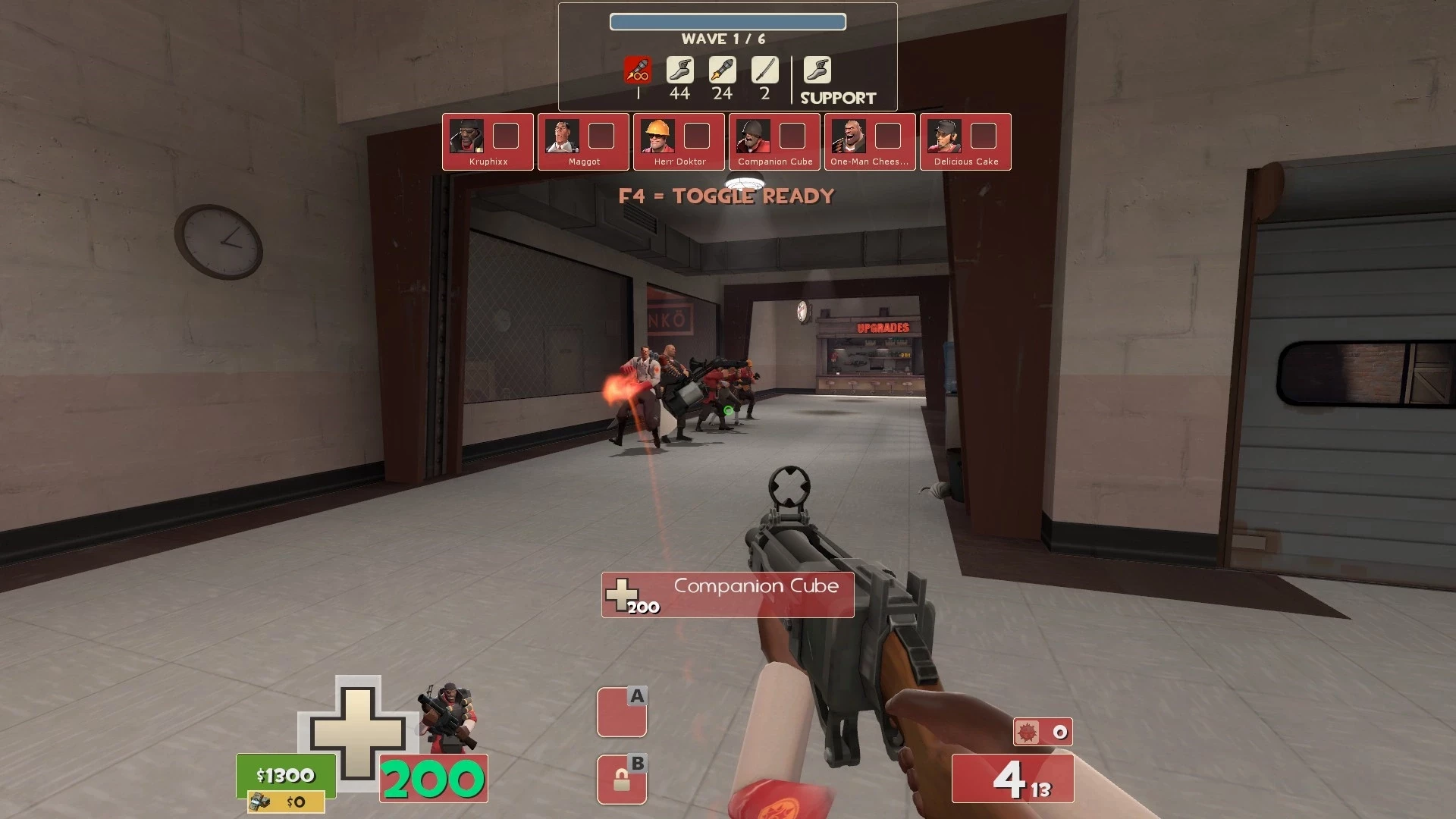This screenshot has height=819, width=1456.
Task: Click the robot icon with count 44
Action: (679, 71)
